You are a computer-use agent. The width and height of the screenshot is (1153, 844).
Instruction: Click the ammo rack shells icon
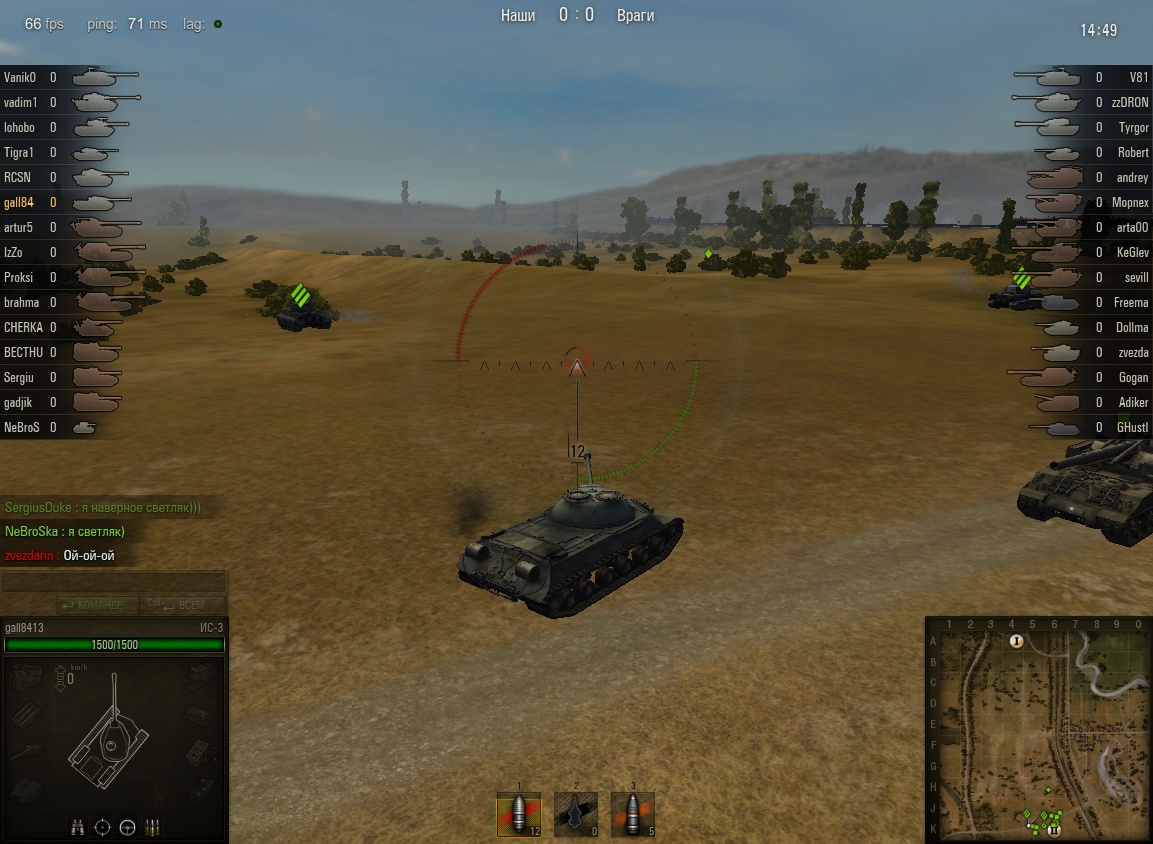tap(152, 827)
